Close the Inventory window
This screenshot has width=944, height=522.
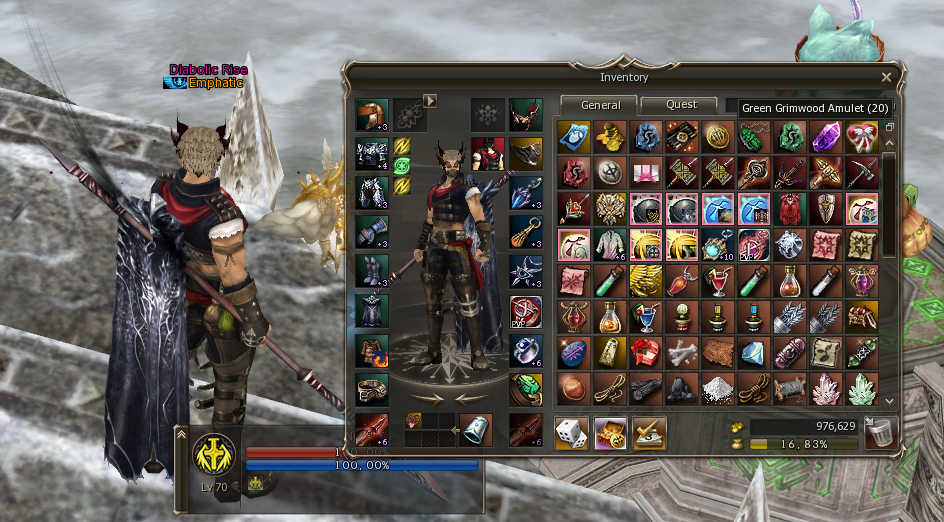pos(886,77)
